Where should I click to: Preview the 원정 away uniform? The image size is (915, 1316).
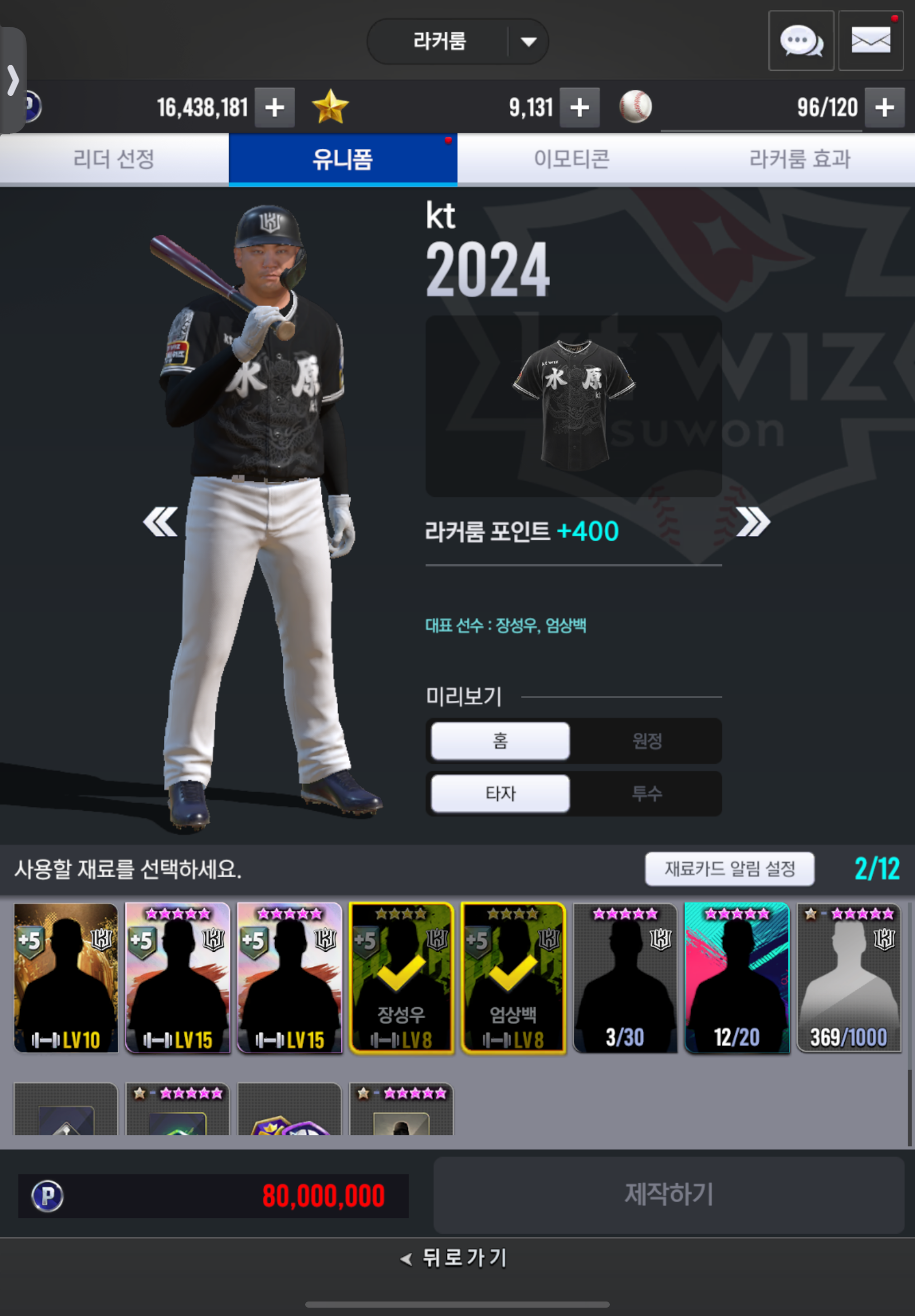pos(647,741)
